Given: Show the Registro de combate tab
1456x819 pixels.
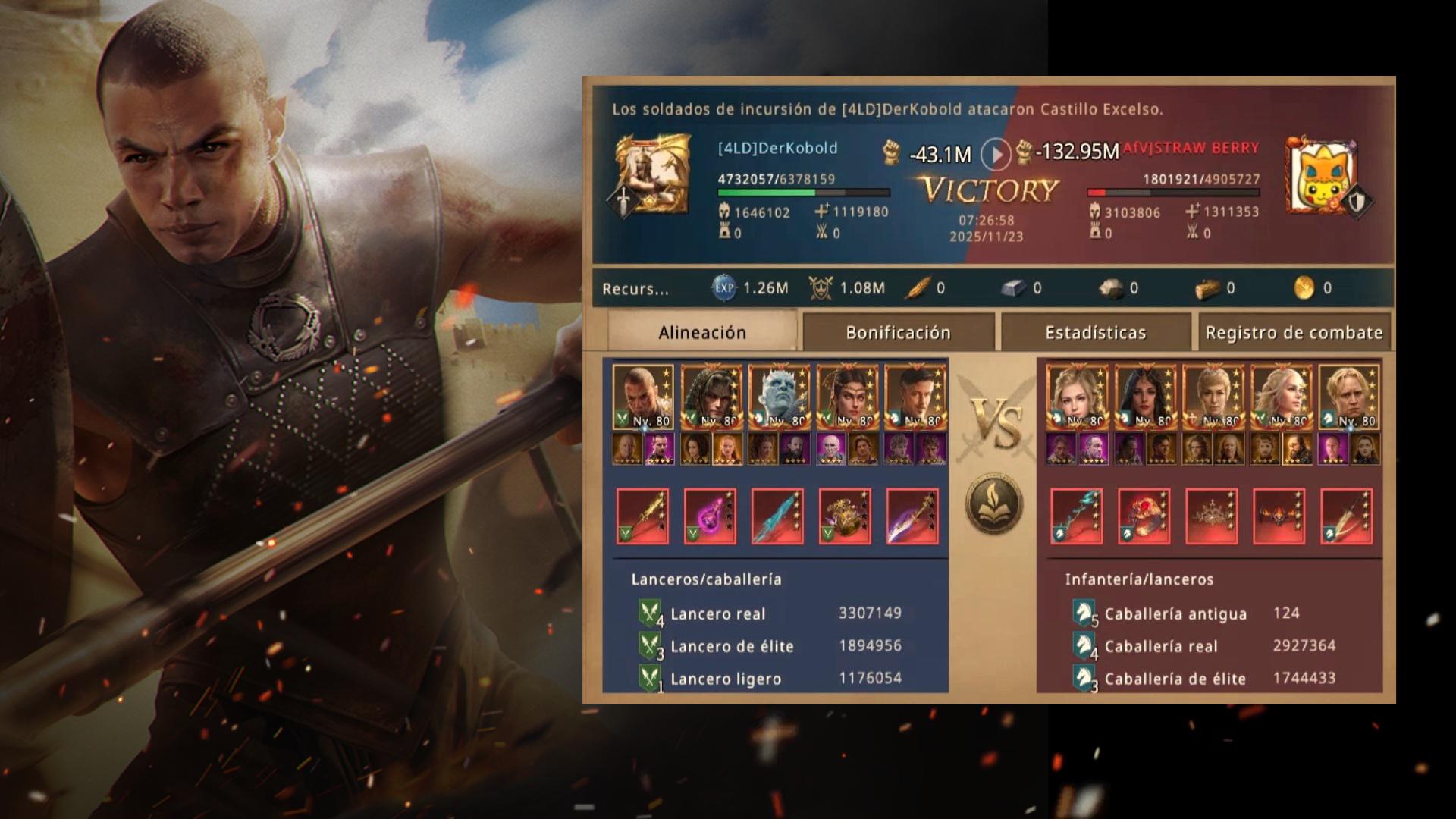Looking at the screenshot, I should point(1294,332).
